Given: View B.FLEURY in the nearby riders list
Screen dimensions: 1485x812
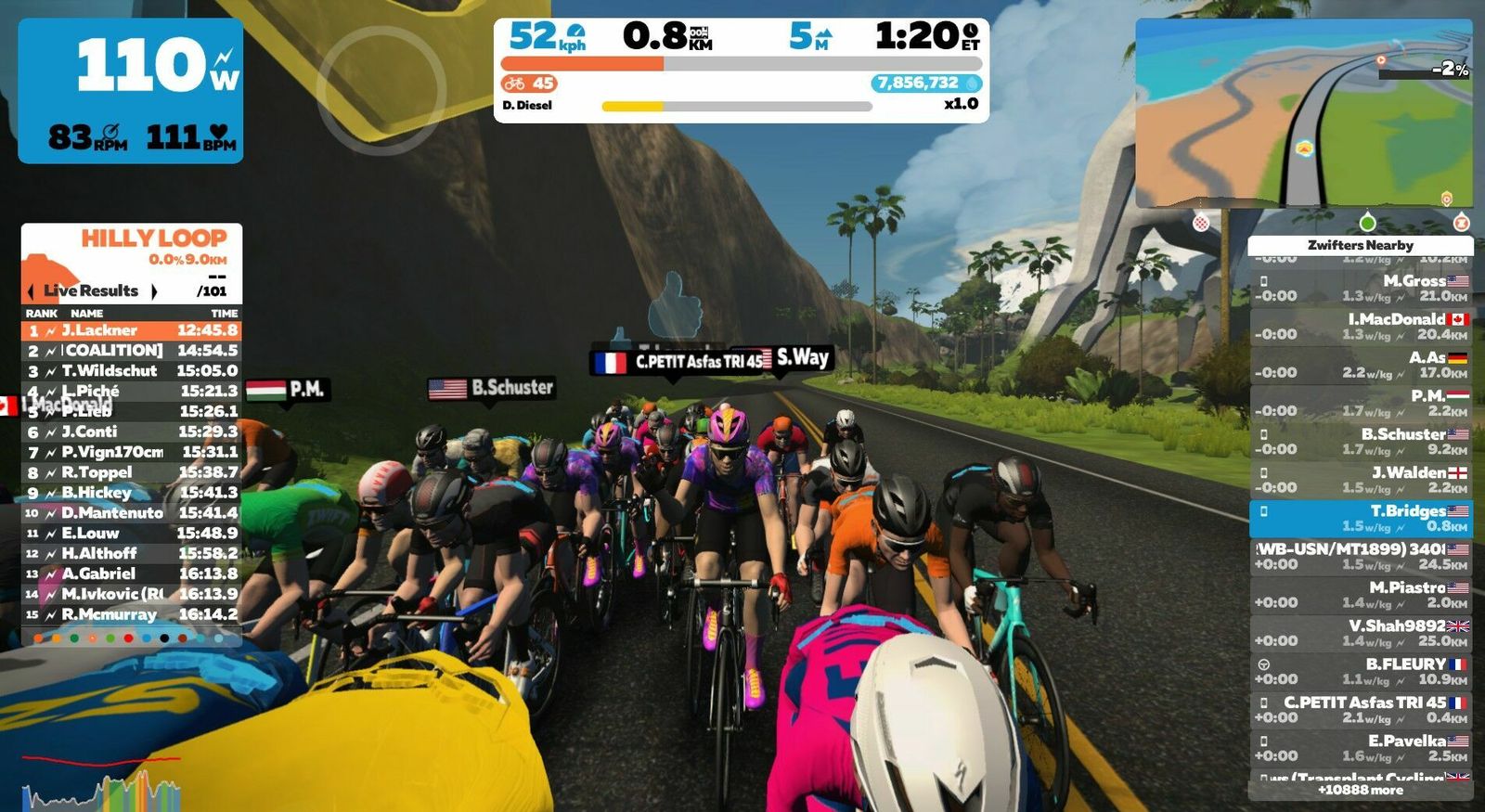Looking at the screenshot, I should click(1360, 671).
